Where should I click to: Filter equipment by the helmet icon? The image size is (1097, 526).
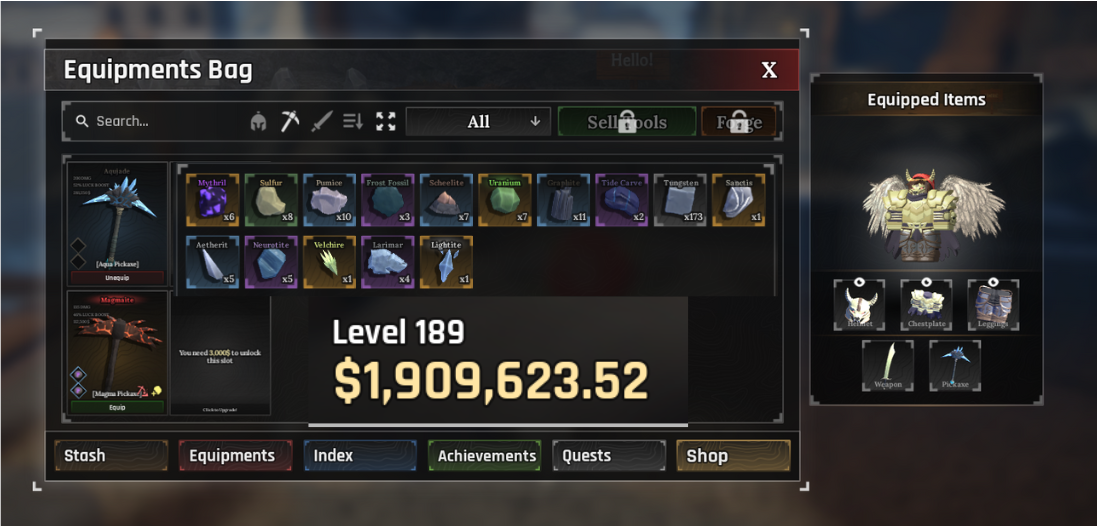pyautogui.click(x=258, y=122)
